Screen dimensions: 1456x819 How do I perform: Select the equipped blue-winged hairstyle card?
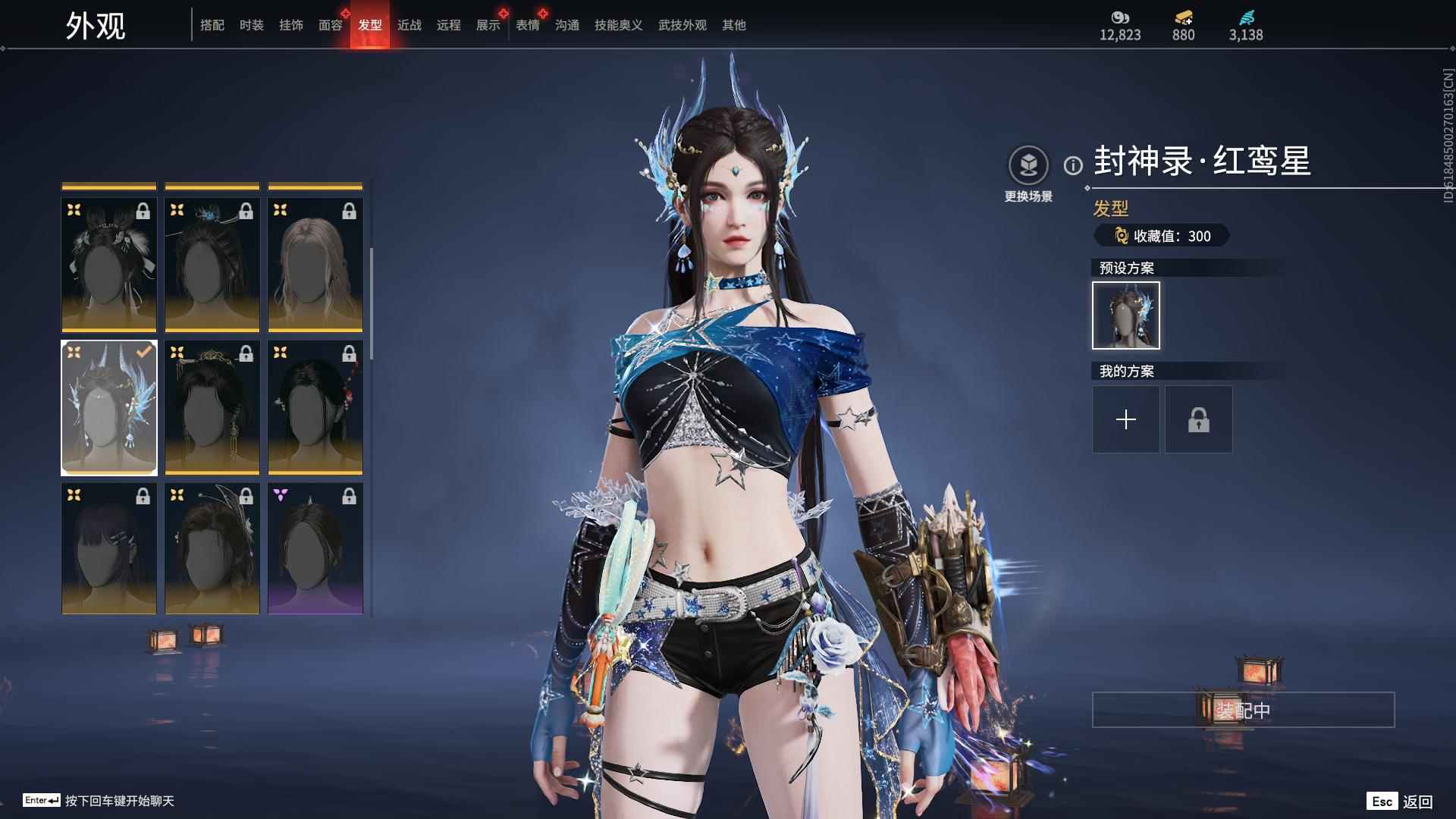pos(109,407)
